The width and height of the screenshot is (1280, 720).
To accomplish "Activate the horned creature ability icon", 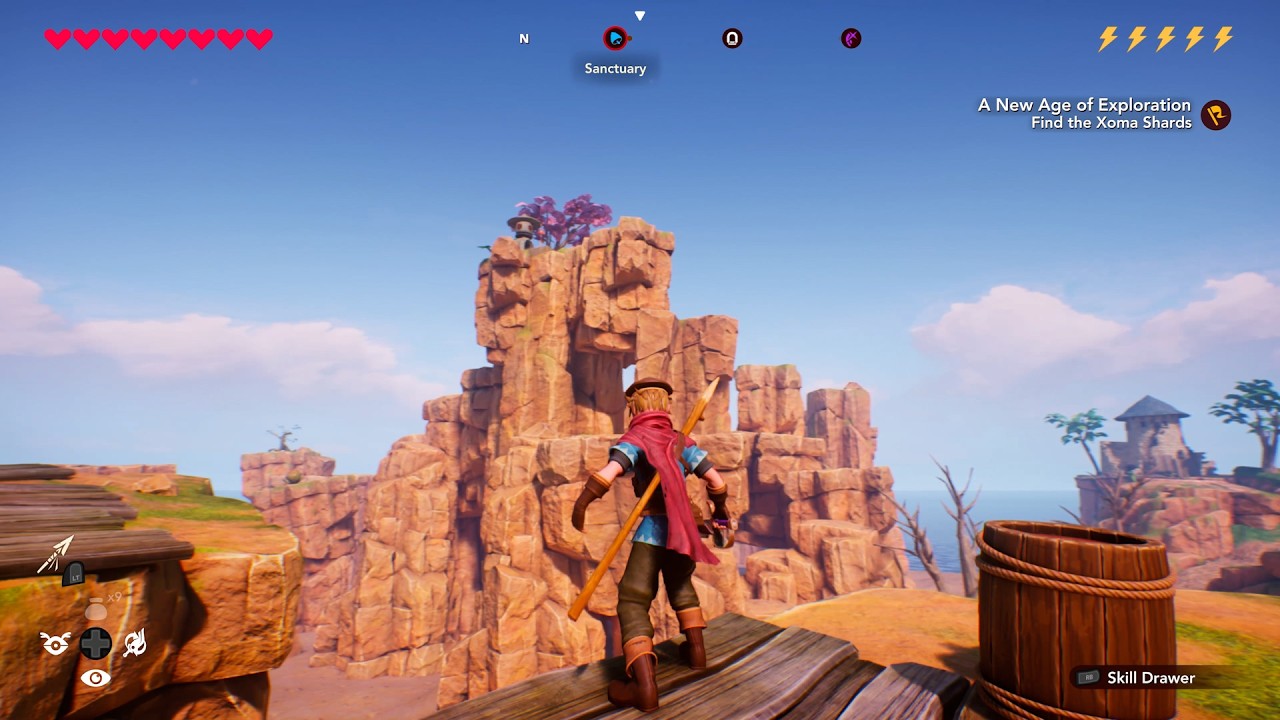I will click(135, 644).
